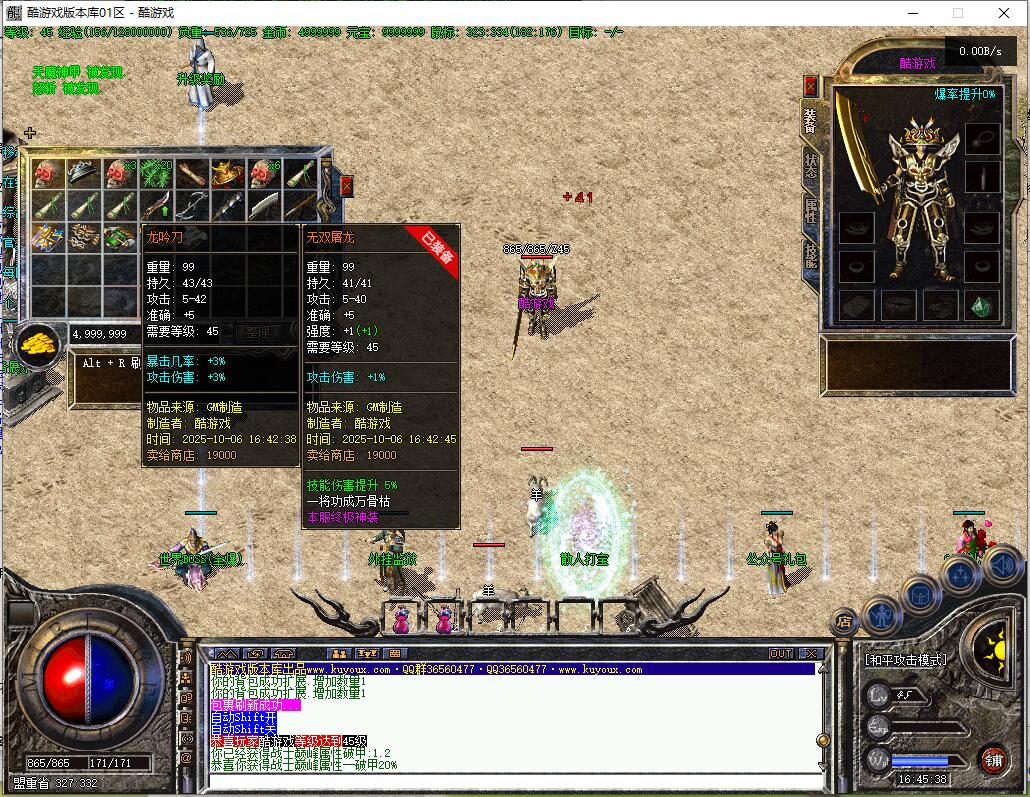The image size is (1030, 797).
Task: Switch to the 状态 status tab
Action: (810, 166)
